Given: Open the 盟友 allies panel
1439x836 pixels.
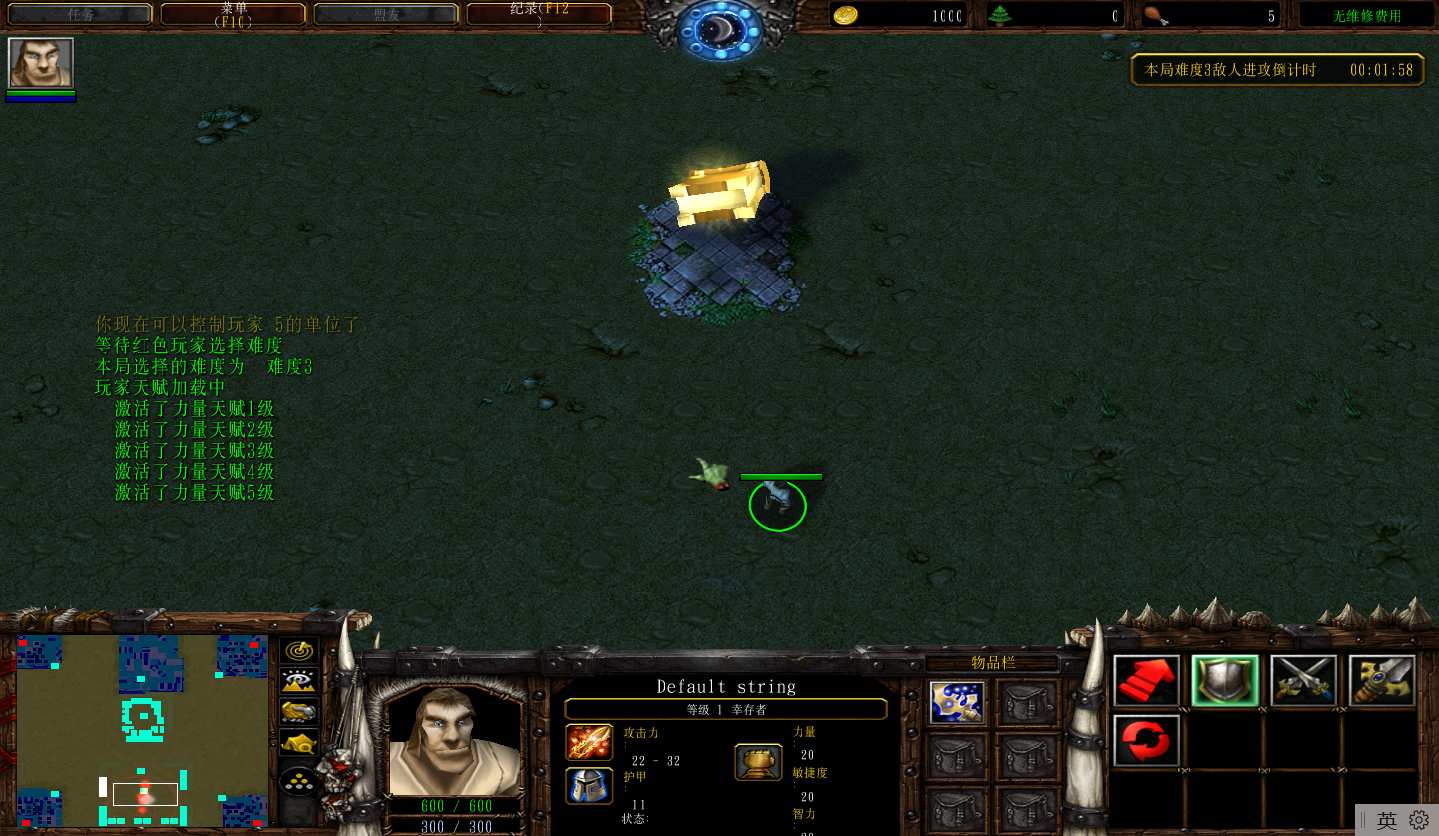Looking at the screenshot, I should point(387,14).
